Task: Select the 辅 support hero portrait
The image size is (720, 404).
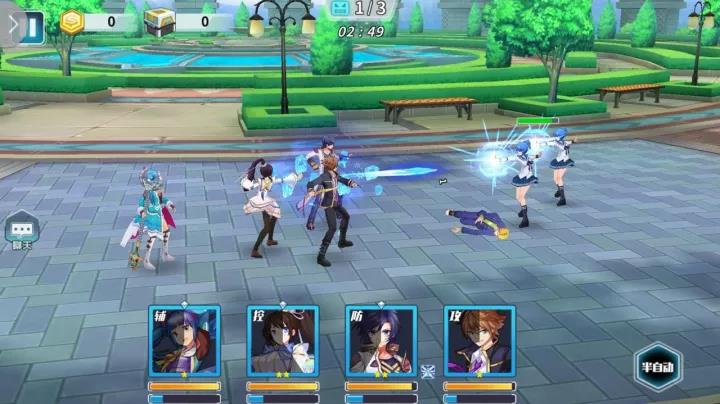Action: pyautogui.click(x=184, y=341)
